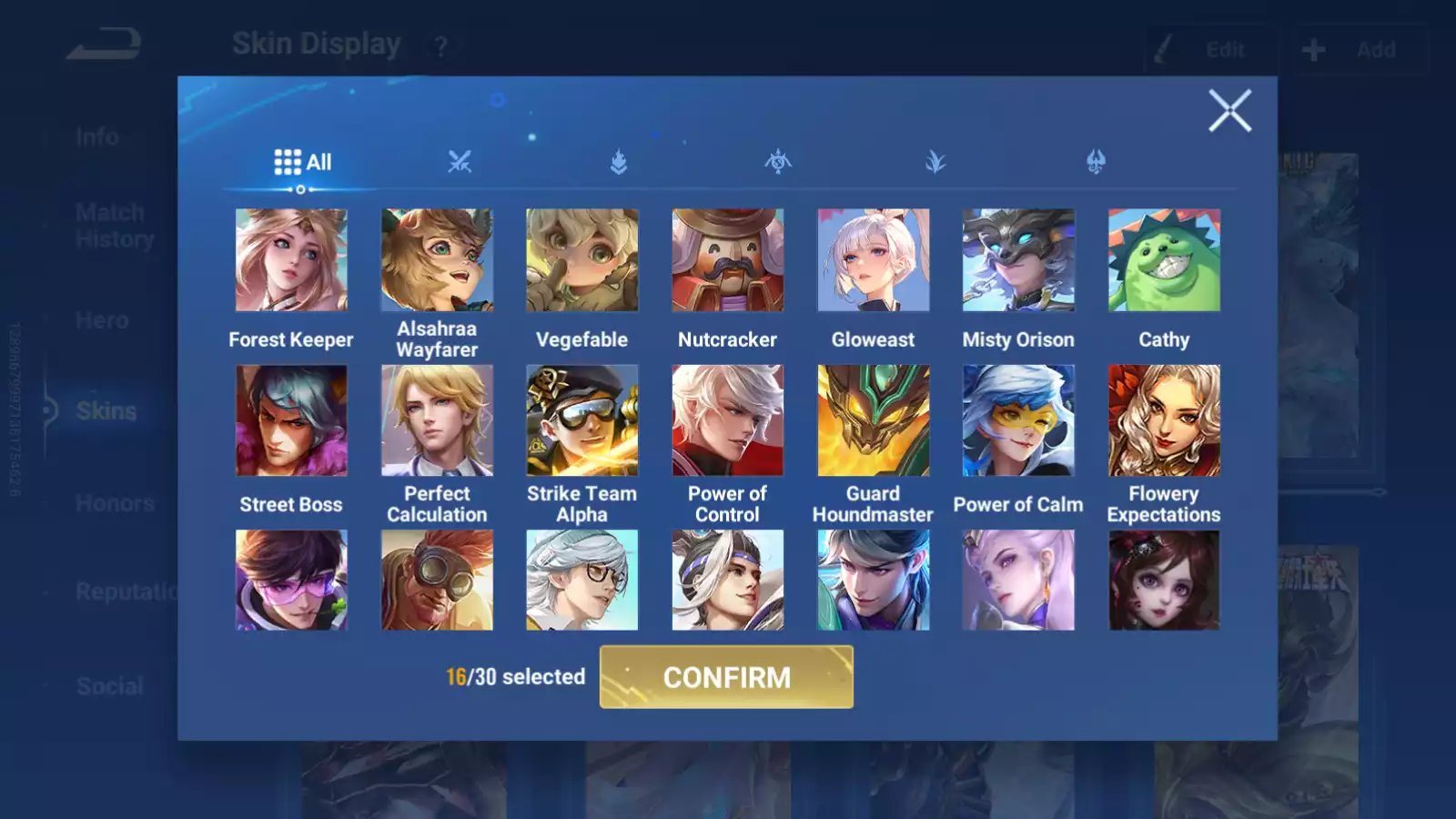1456x819 pixels.
Task: Pick the green Cathy skin
Action: point(1164,260)
